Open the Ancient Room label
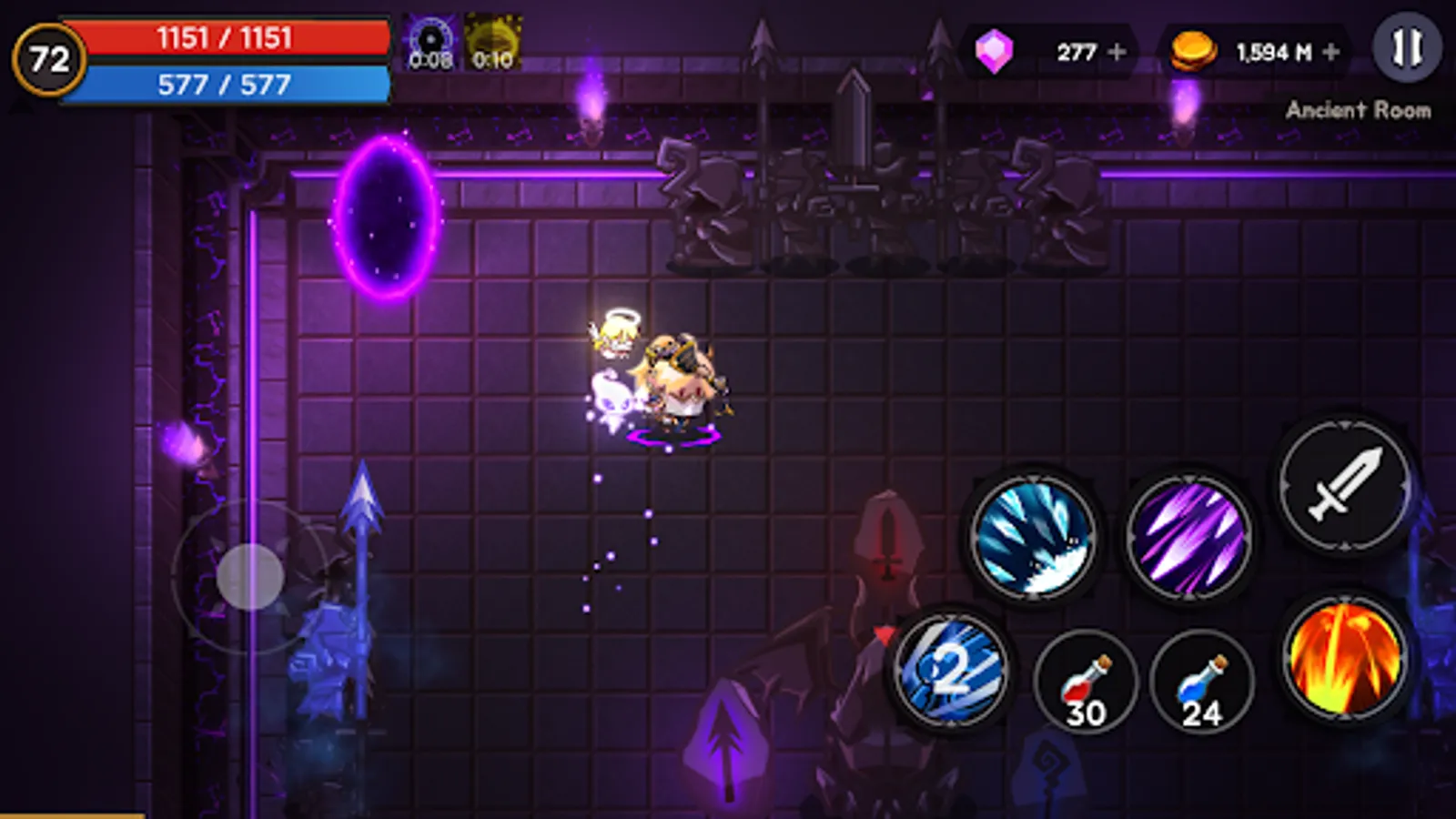This screenshot has width=1456, height=819. pyautogui.click(x=1360, y=109)
